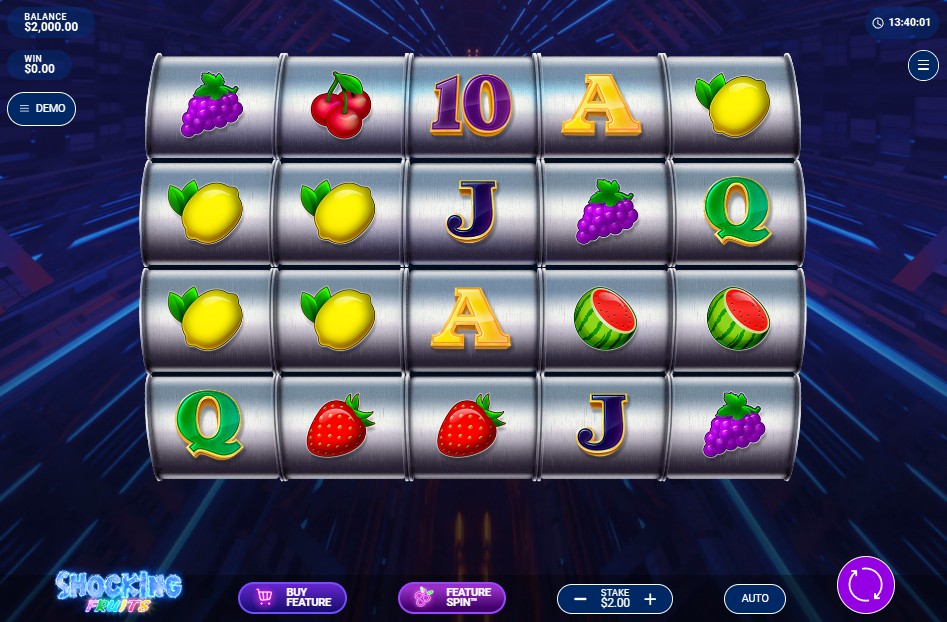
Task: Decrease the stake with the minus button
Action: pyautogui.click(x=580, y=599)
